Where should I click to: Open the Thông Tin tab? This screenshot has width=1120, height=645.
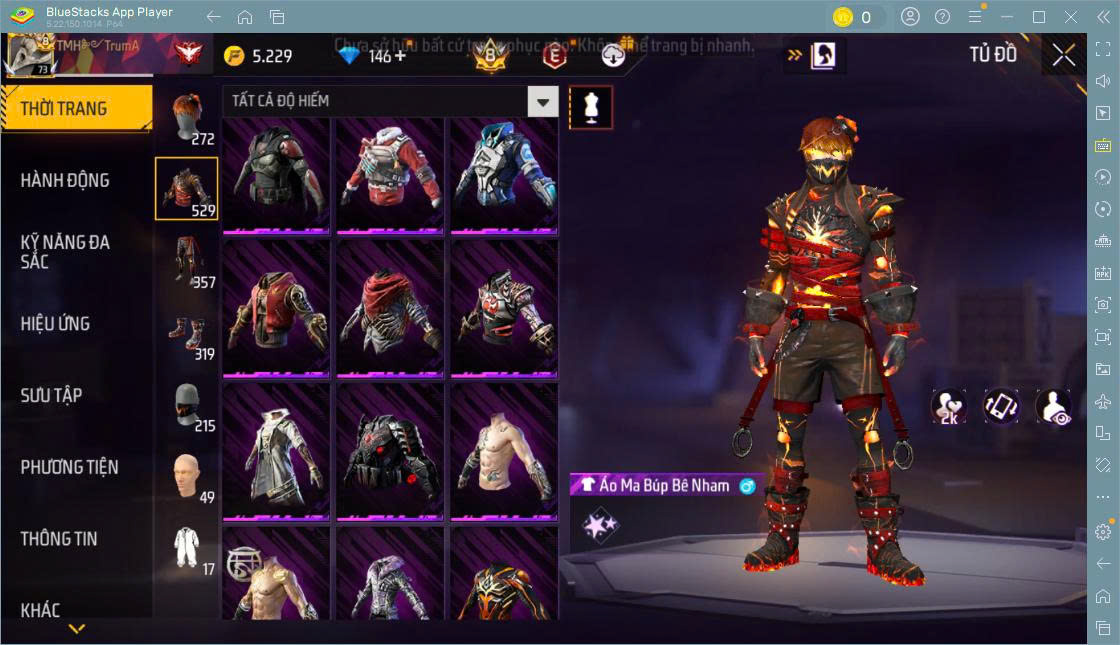(60, 538)
